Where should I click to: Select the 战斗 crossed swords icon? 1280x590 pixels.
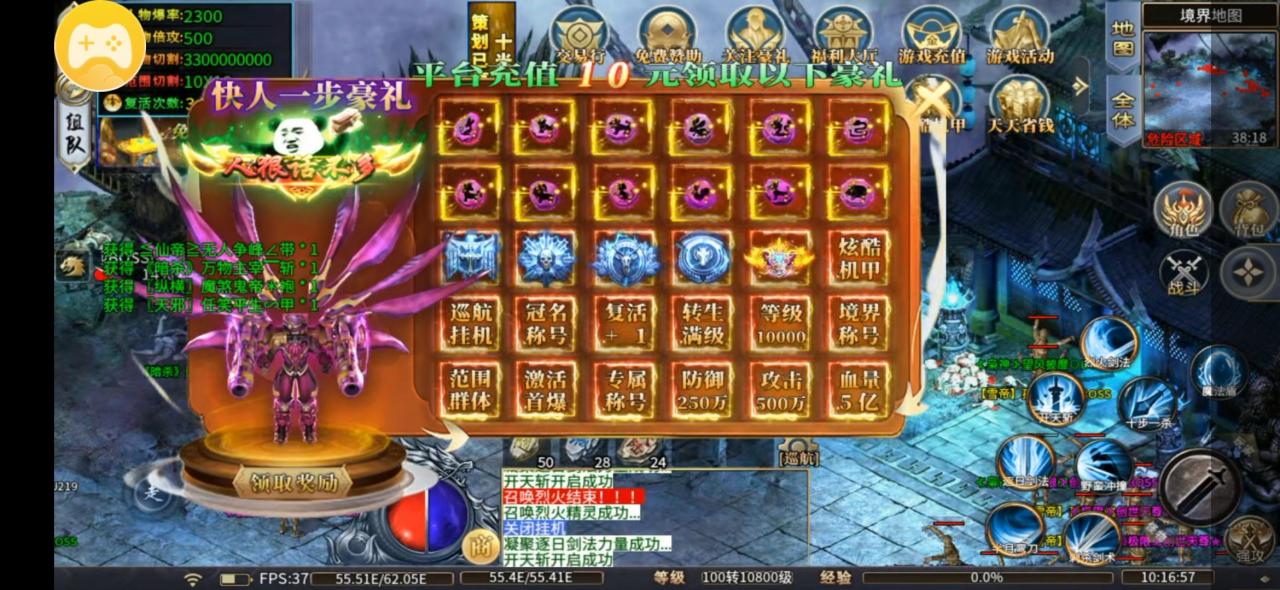pyautogui.click(x=1184, y=273)
